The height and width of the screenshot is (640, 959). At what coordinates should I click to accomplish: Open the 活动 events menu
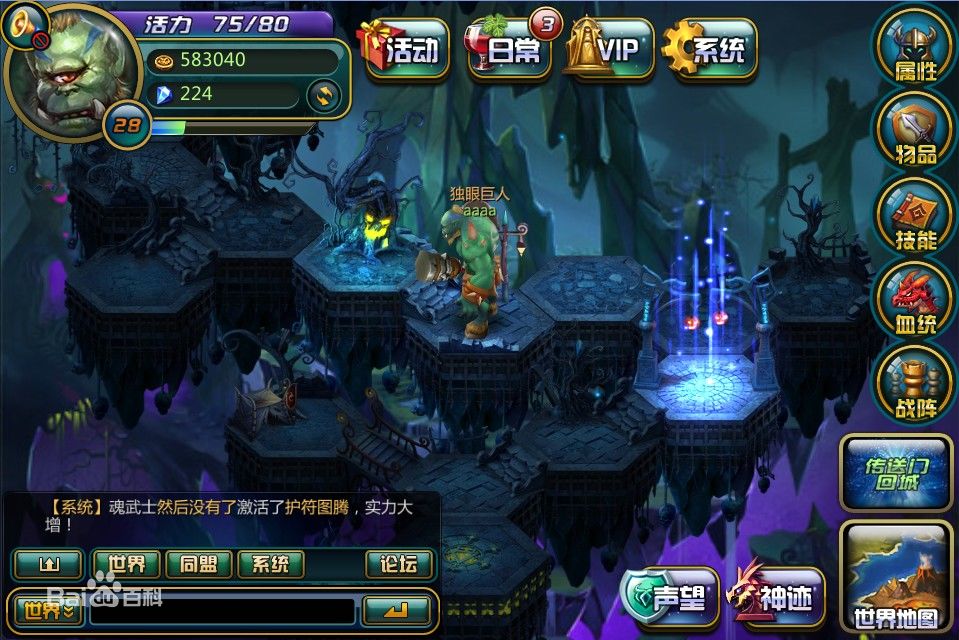tap(405, 48)
